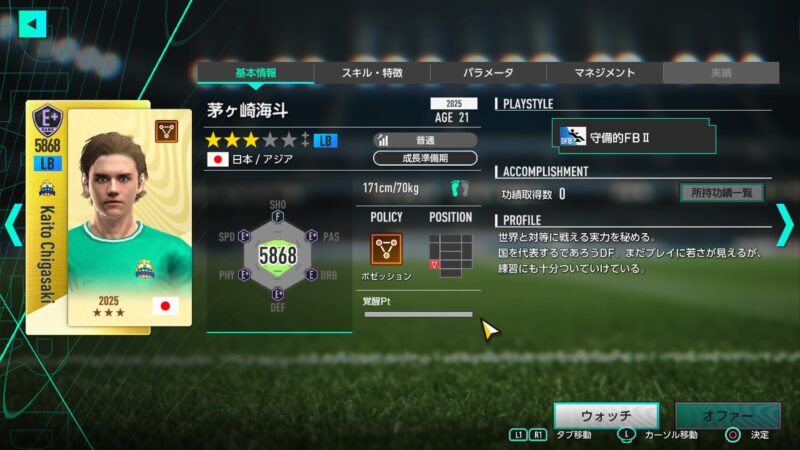Select the hexagon ability chart 5868
The height and width of the screenshot is (450, 800).
pyautogui.click(x=278, y=256)
